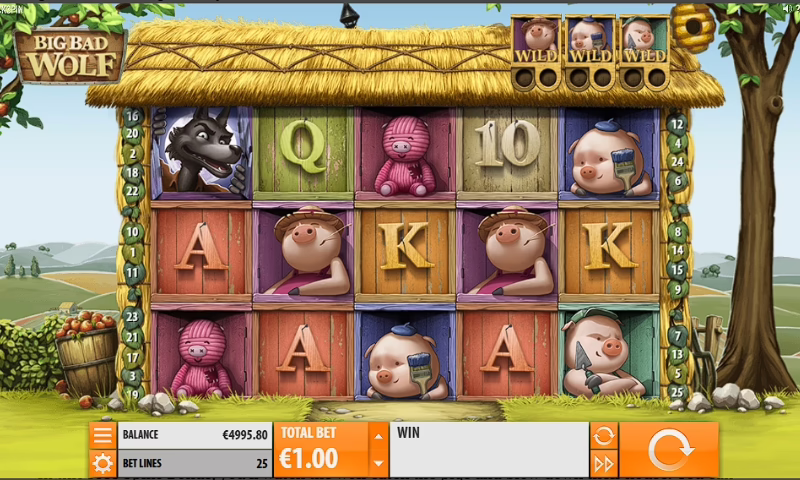The height and width of the screenshot is (480, 800).
Task: Decrease total bet with the down arrow
Action: (x=378, y=463)
